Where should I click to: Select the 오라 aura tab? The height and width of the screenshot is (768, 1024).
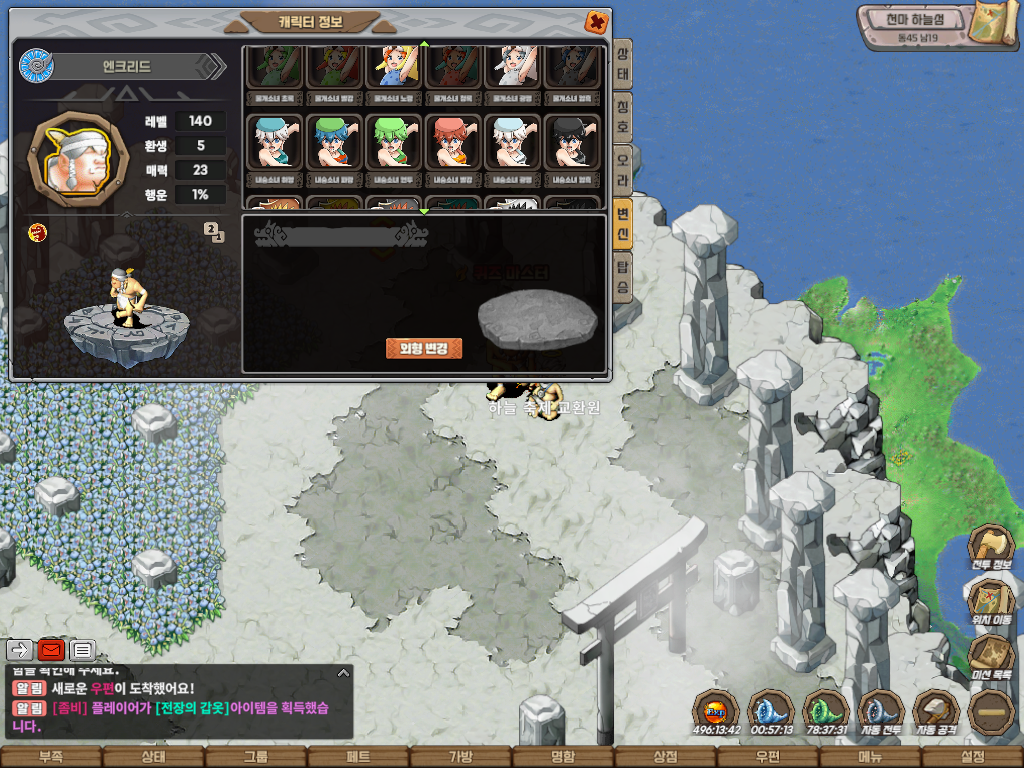(x=622, y=165)
